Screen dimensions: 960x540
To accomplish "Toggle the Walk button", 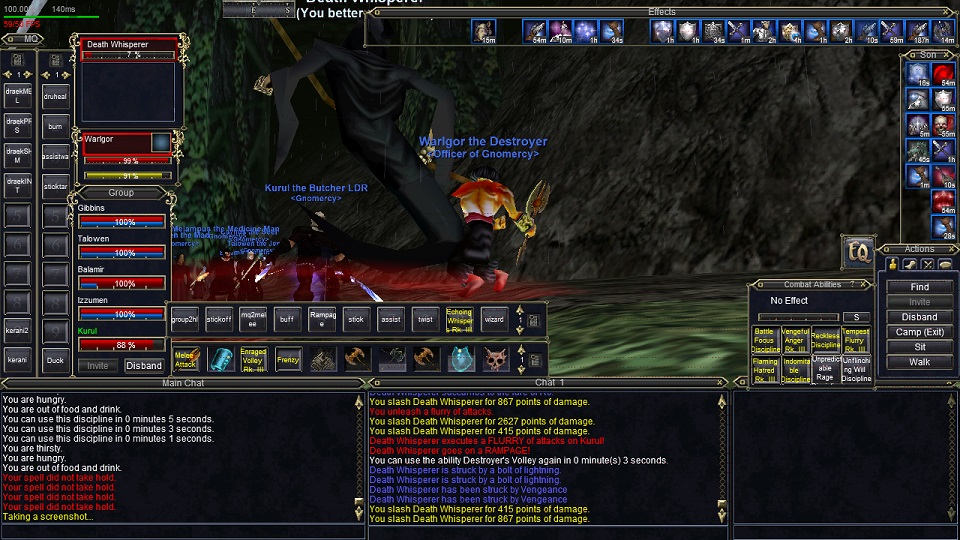I will tap(919, 362).
